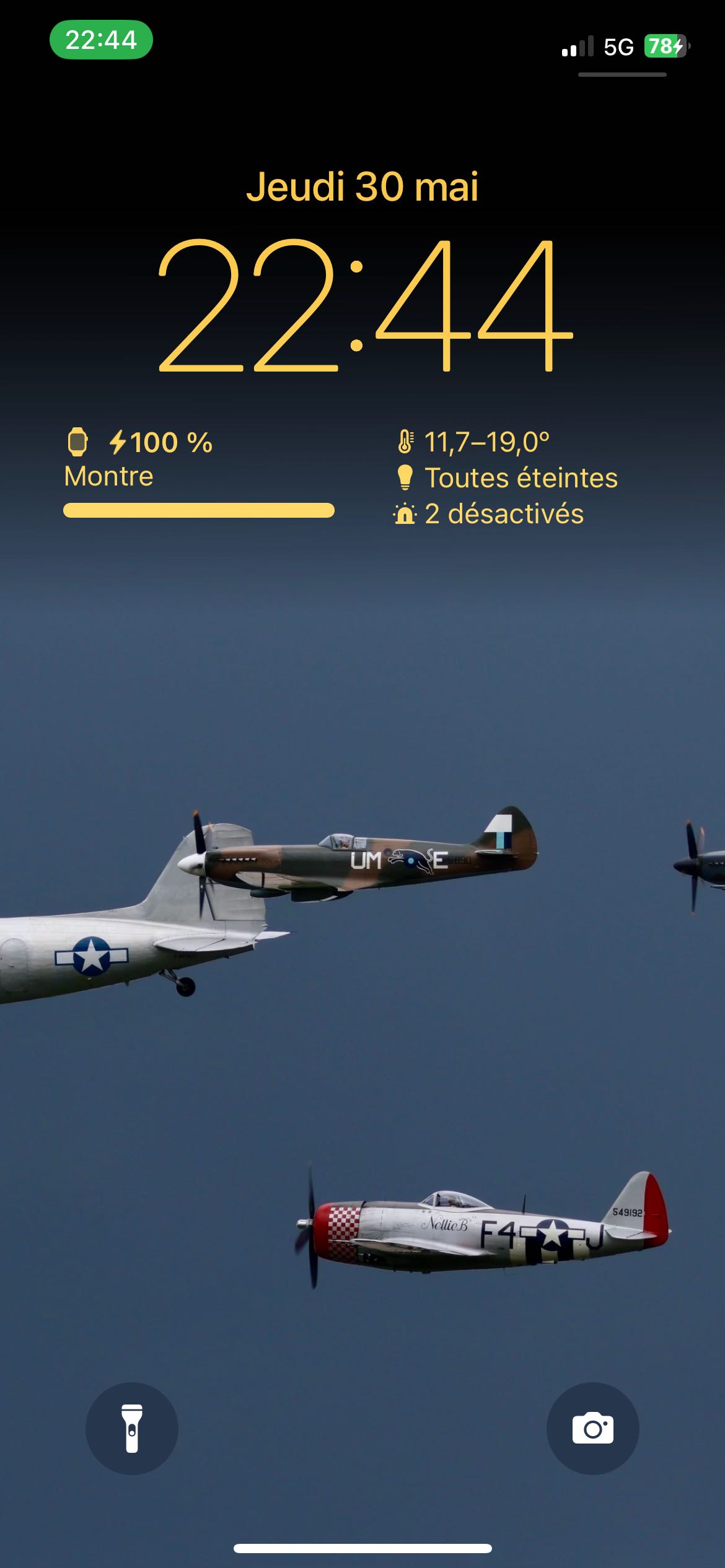Open the Home widget showing Toutes éteintes
The width and height of the screenshot is (725, 1568).
507,477
